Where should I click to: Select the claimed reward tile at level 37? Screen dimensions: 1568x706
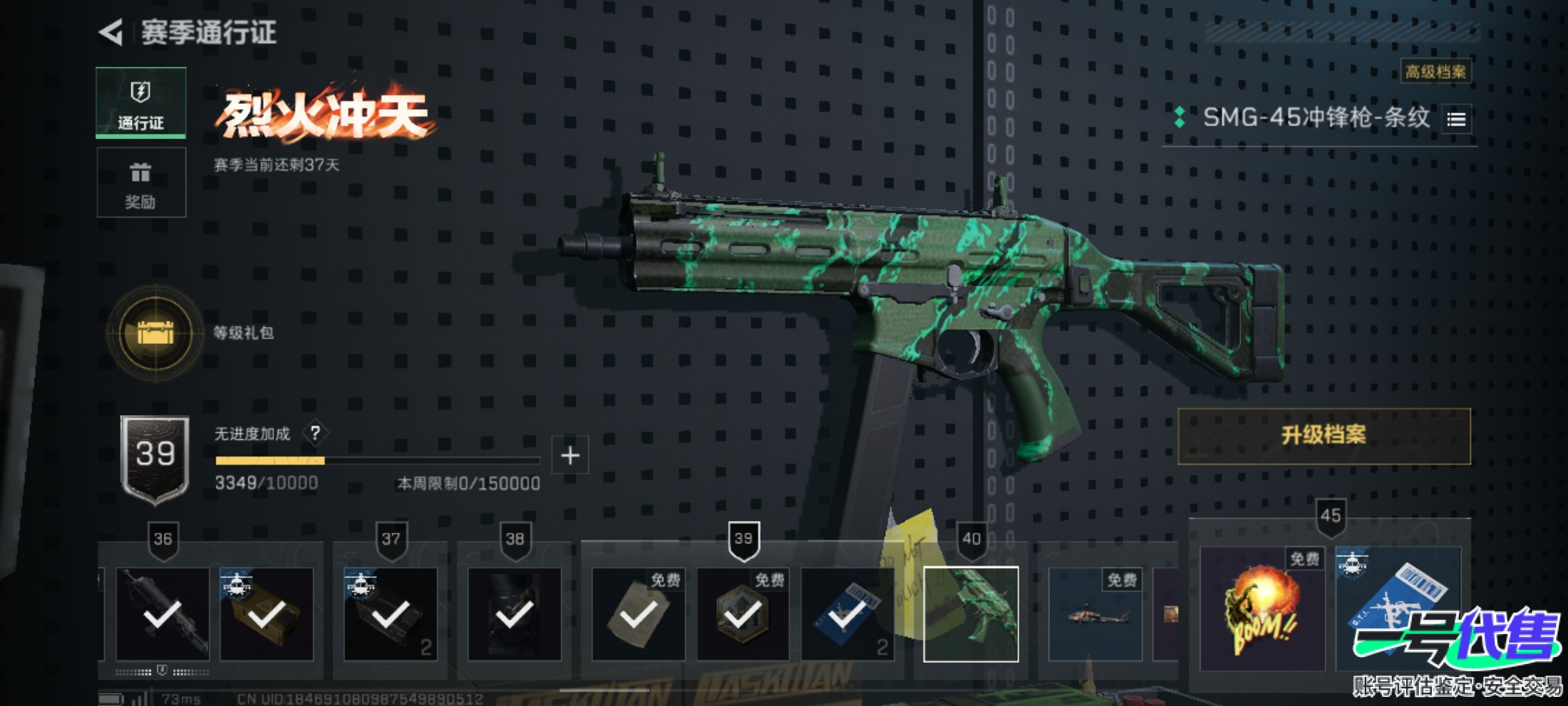(x=391, y=614)
